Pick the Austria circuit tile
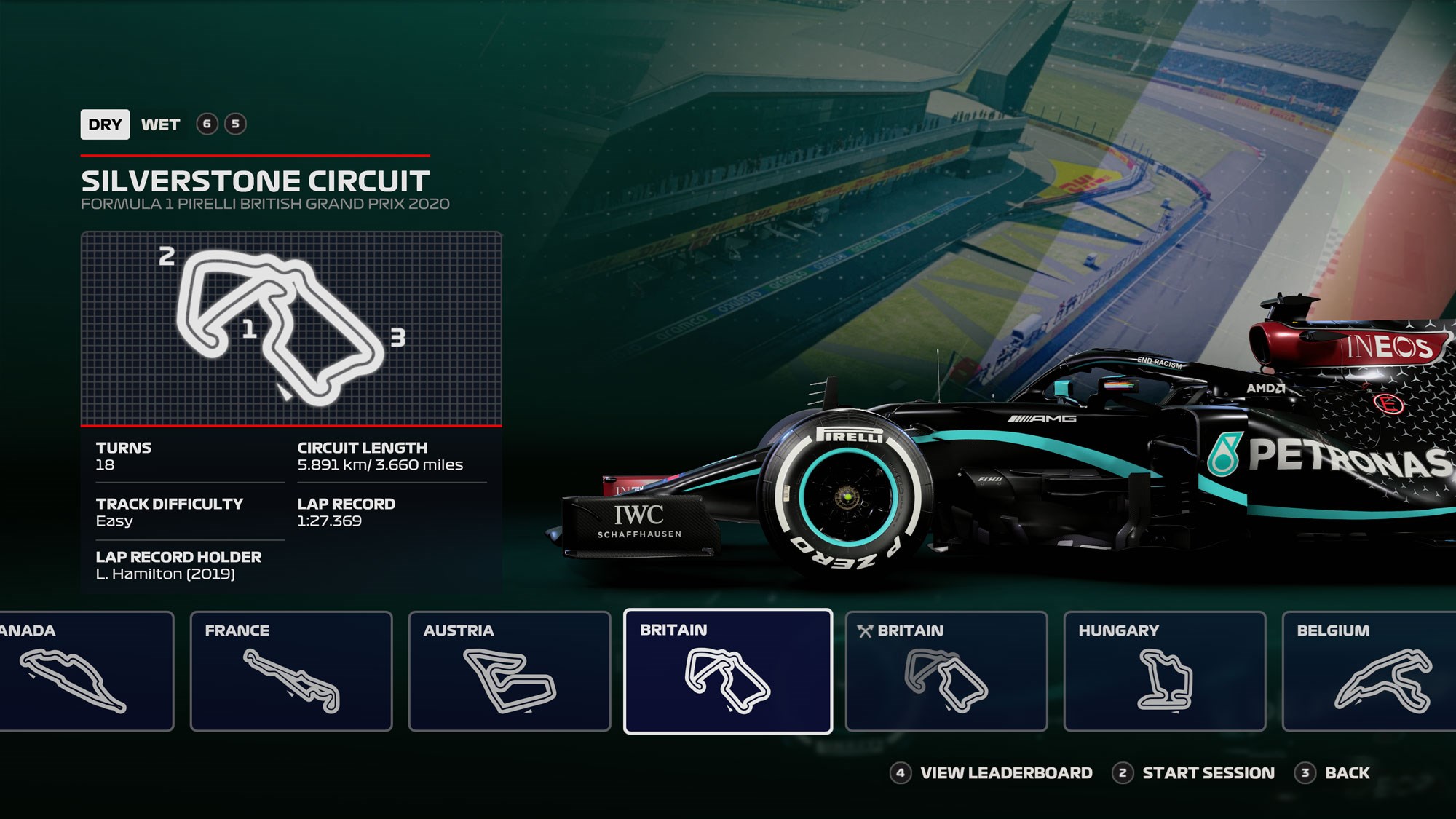The height and width of the screenshot is (819, 1456). pos(510,670)
